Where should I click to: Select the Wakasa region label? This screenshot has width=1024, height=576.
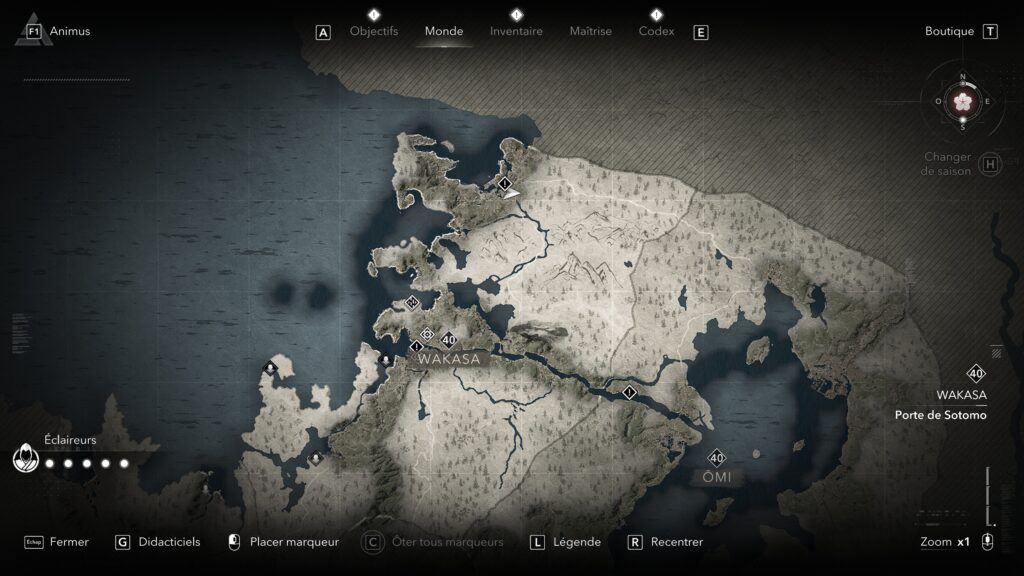click(449, 359)
